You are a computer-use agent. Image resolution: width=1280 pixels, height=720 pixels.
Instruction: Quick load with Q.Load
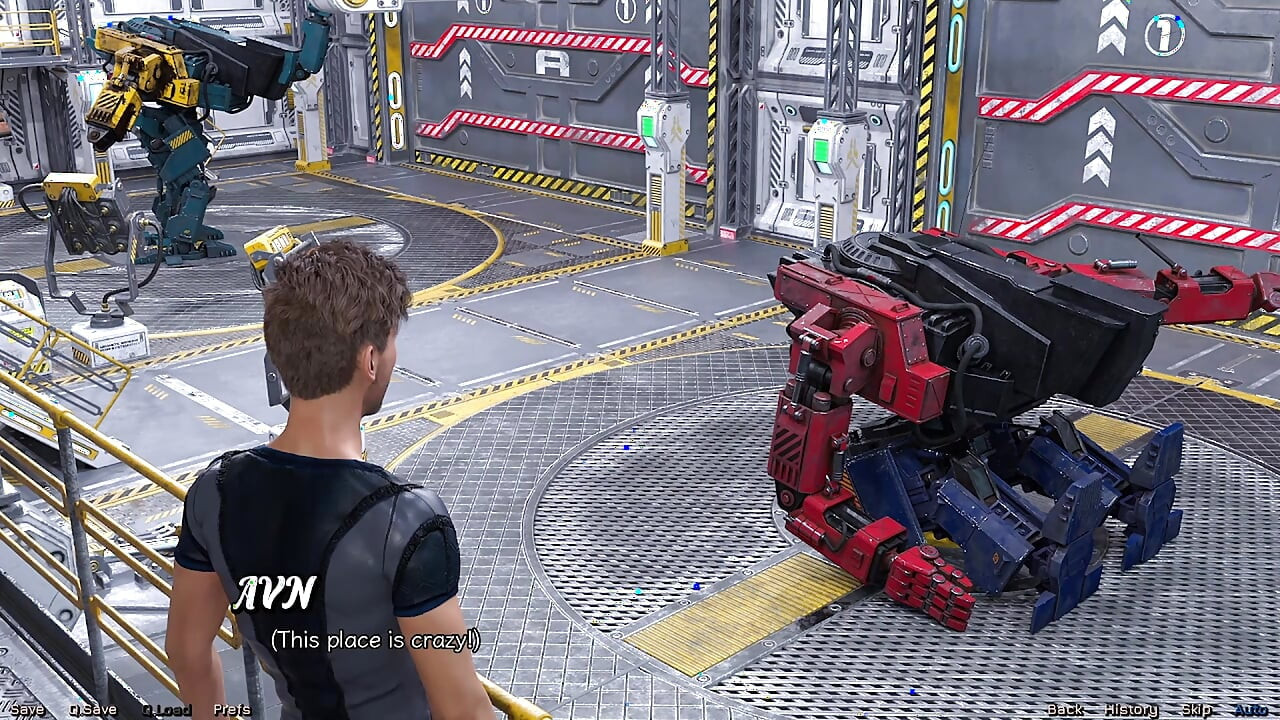pyautogui.click(x=167, y=710)
